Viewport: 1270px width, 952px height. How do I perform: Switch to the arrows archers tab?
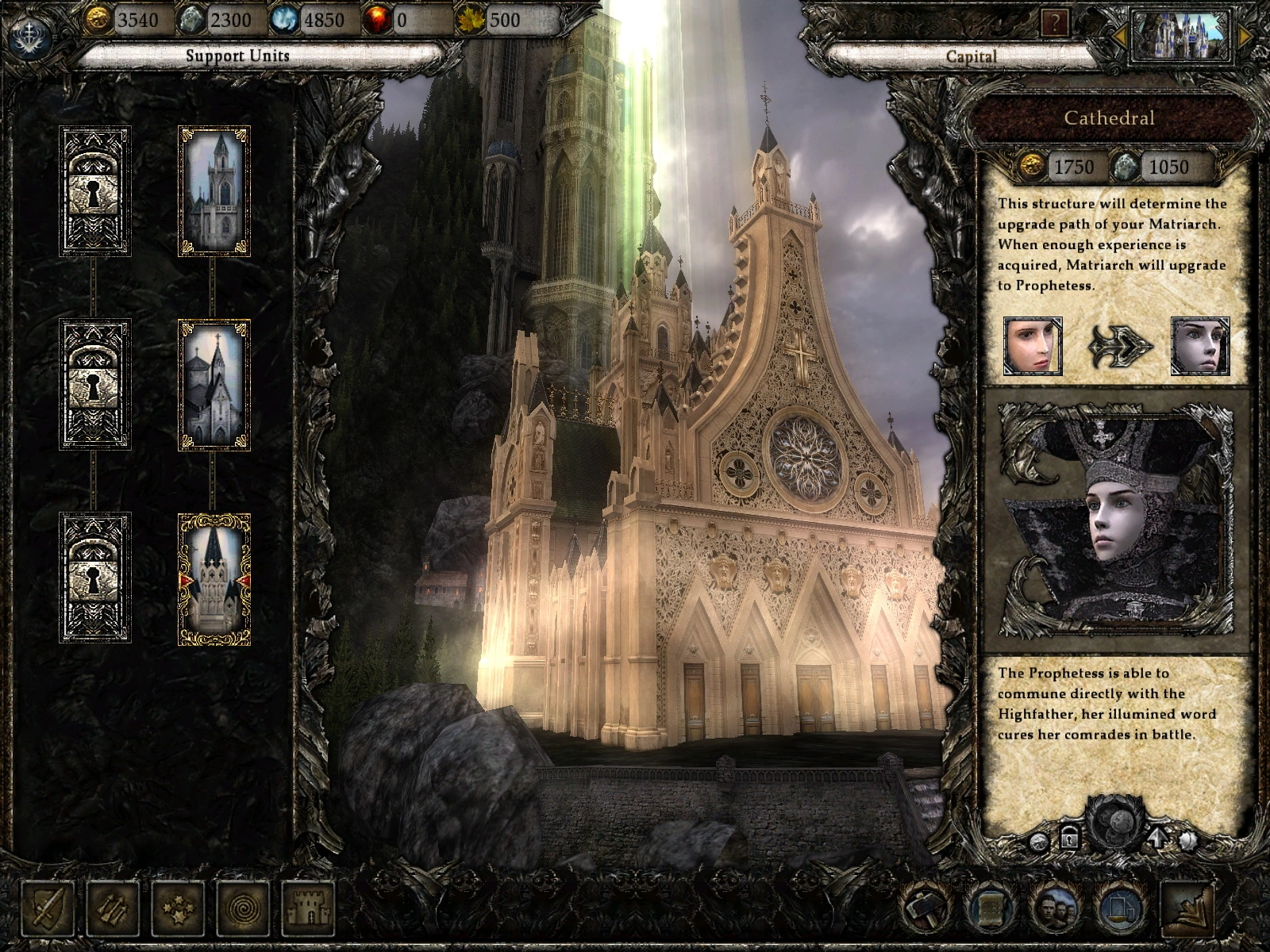click(x=113, y=907)
